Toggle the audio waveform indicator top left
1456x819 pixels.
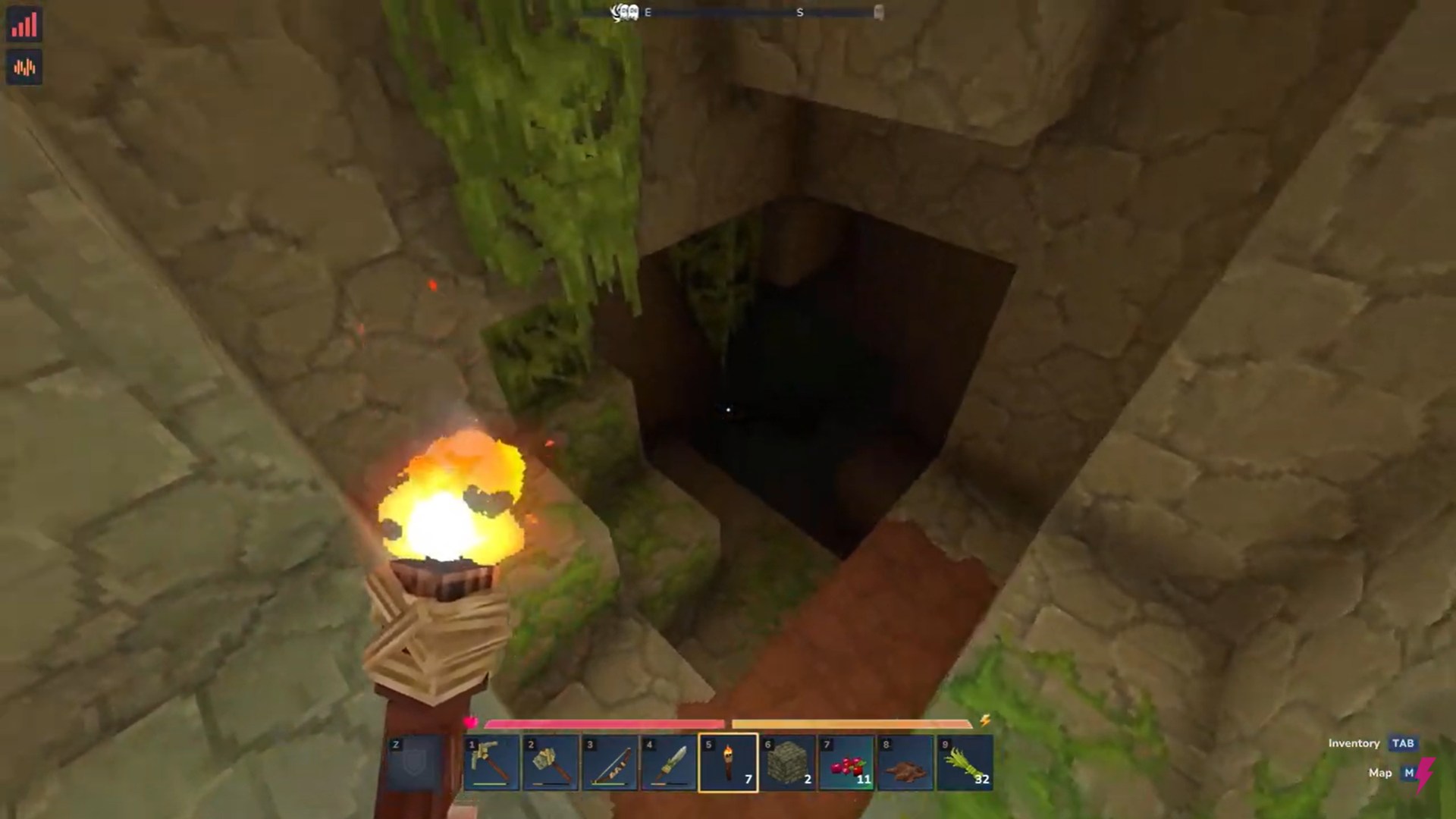coord(25,67)
